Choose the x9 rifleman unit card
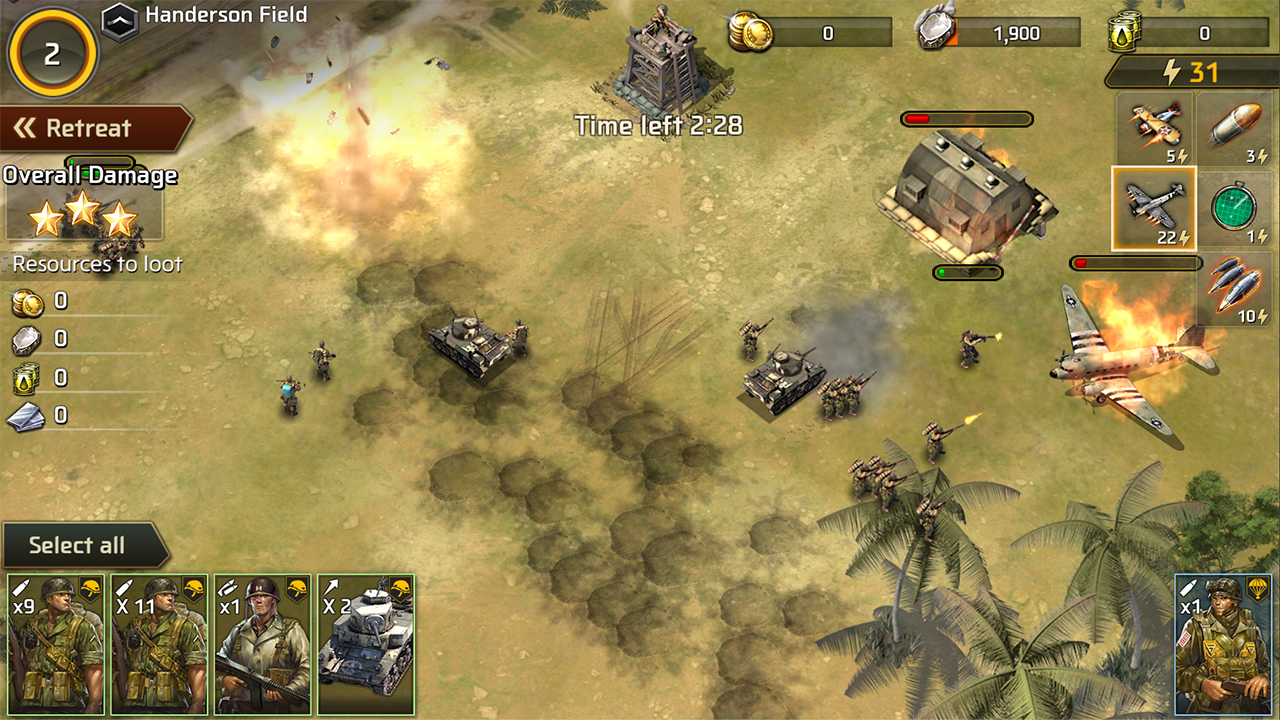The width and height of the screenshot is (1280, 720). 56,644
